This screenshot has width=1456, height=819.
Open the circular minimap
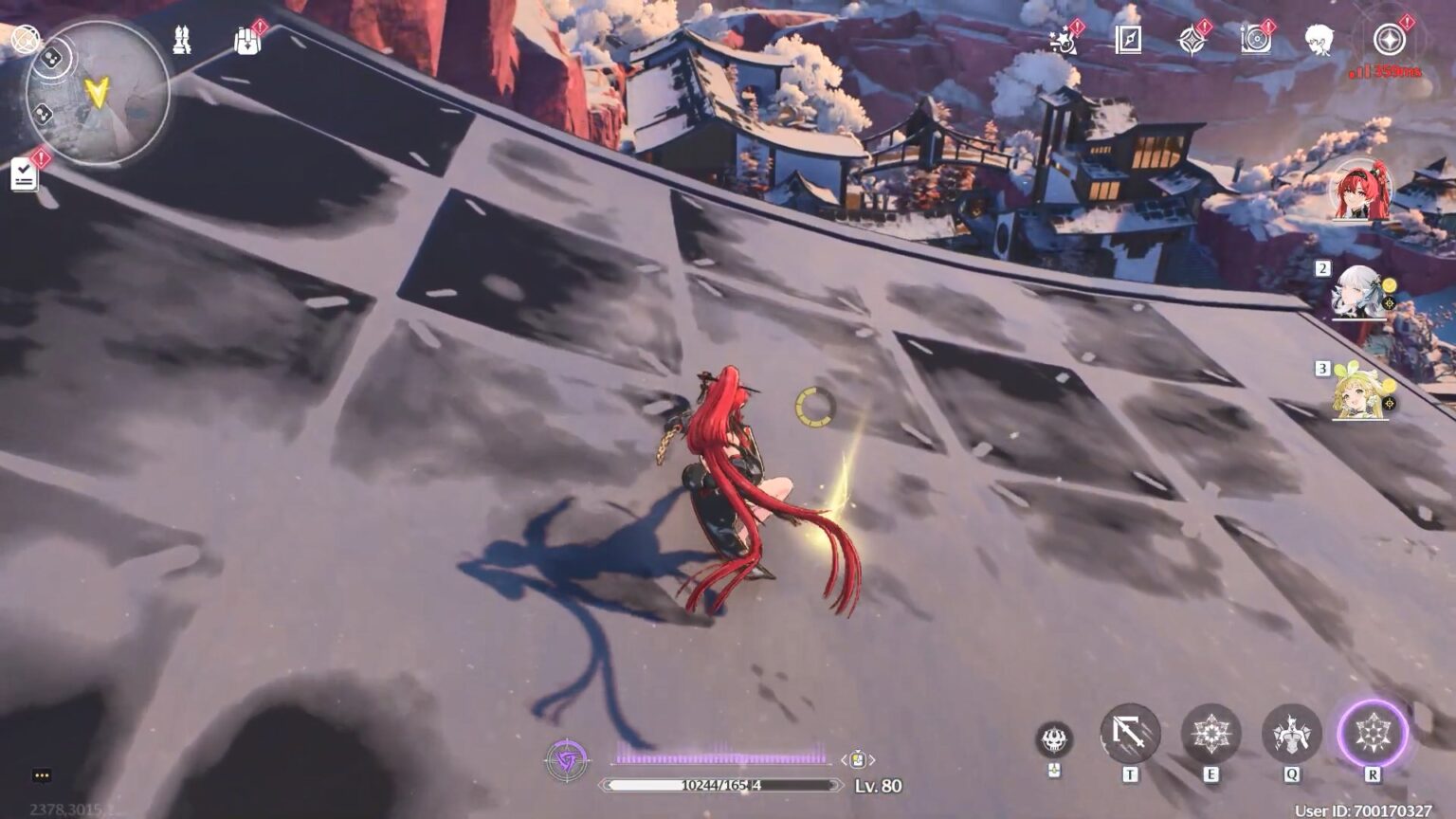[x=98, y=93]
